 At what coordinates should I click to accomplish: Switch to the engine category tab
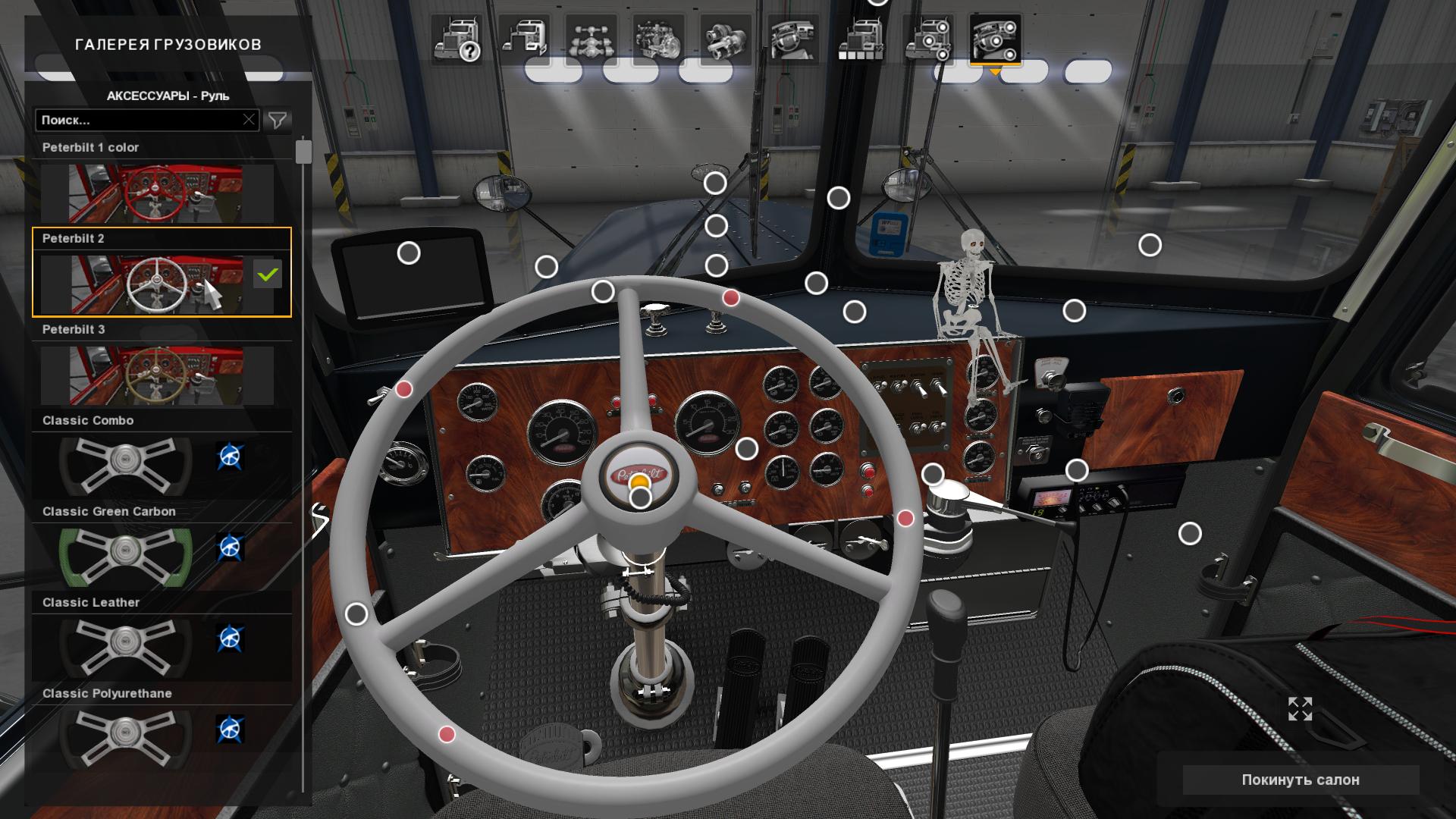[658, 39]
